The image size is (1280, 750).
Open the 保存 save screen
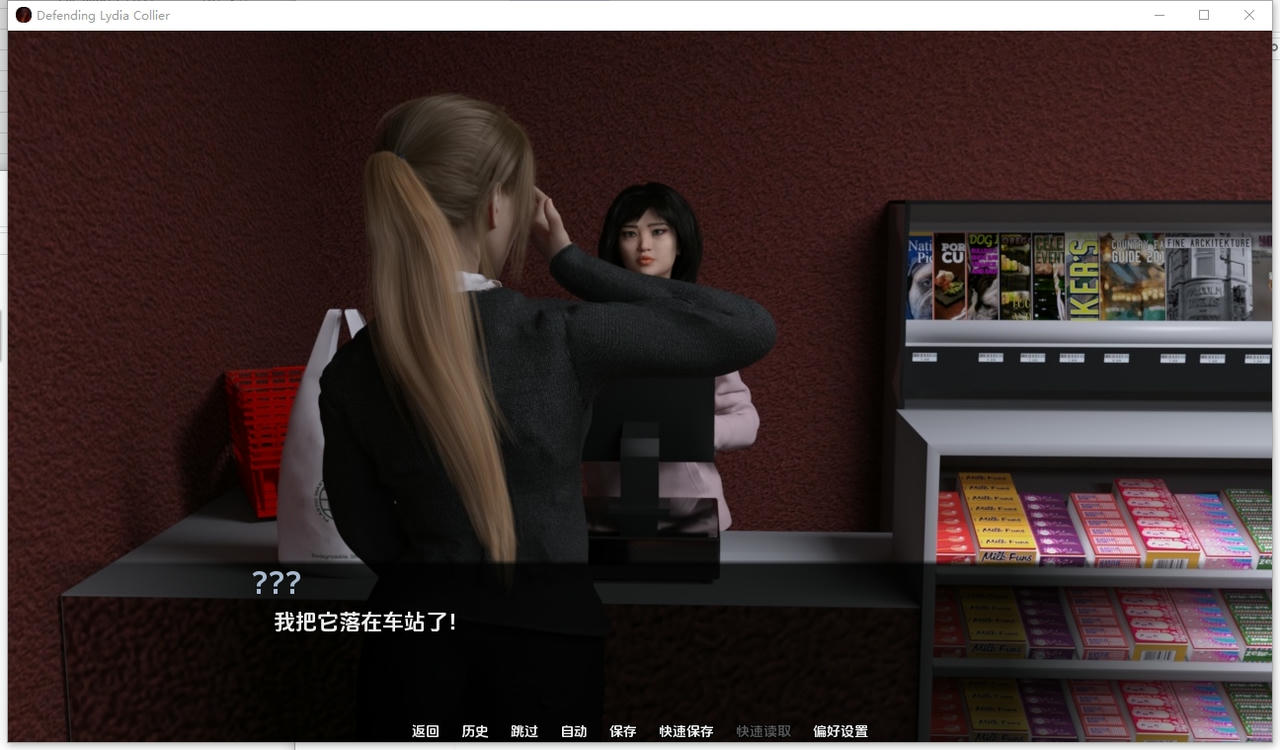point(622,731)
